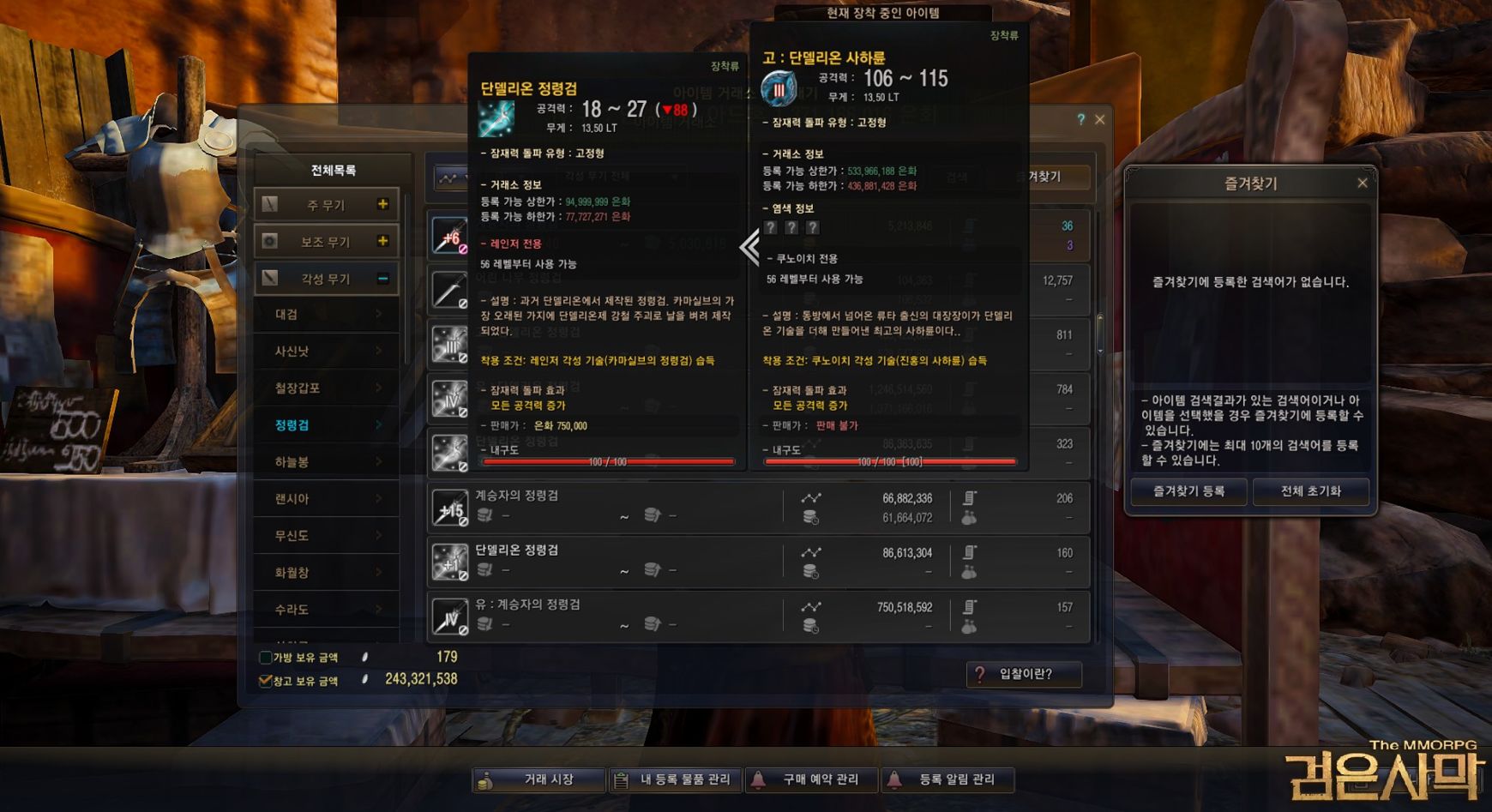The width and height of the screenshot is (1492, 812).
Task: Click the flask bid icon in 유: 계승자의 정령검 row
Action: tap(969, 625)
